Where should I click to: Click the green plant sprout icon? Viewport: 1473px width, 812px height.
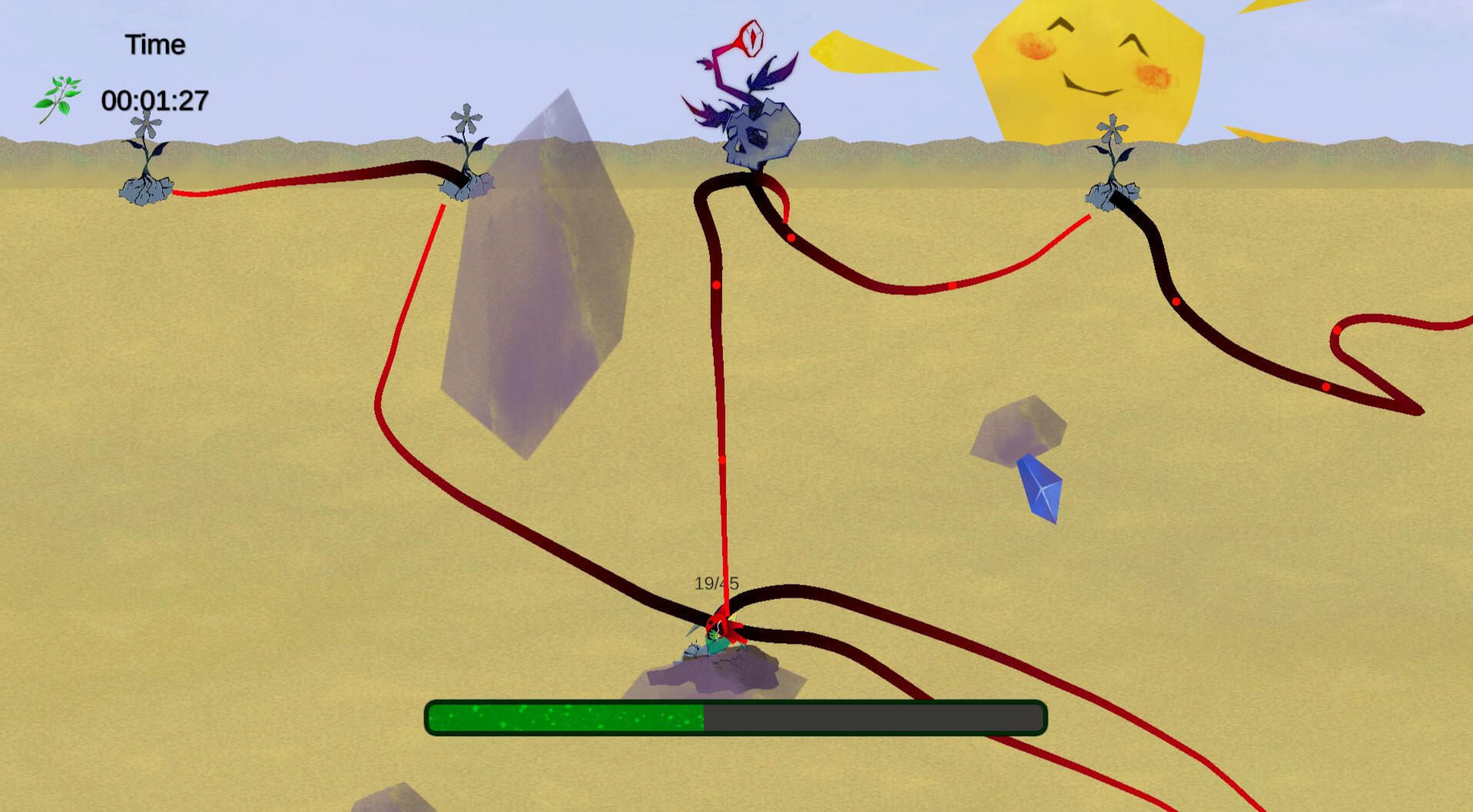58,99
